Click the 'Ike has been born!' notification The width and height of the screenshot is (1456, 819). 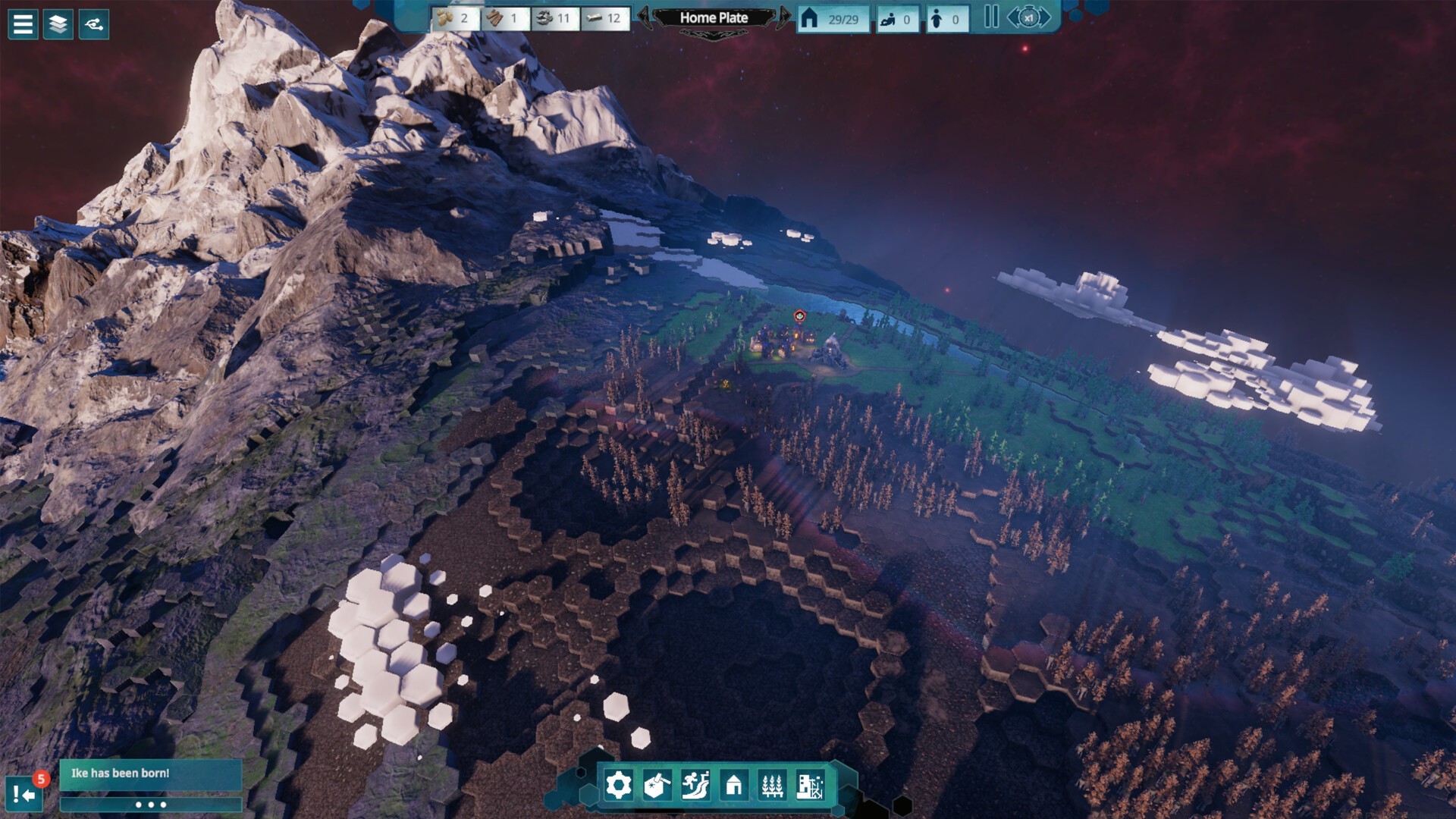point(150,773)
